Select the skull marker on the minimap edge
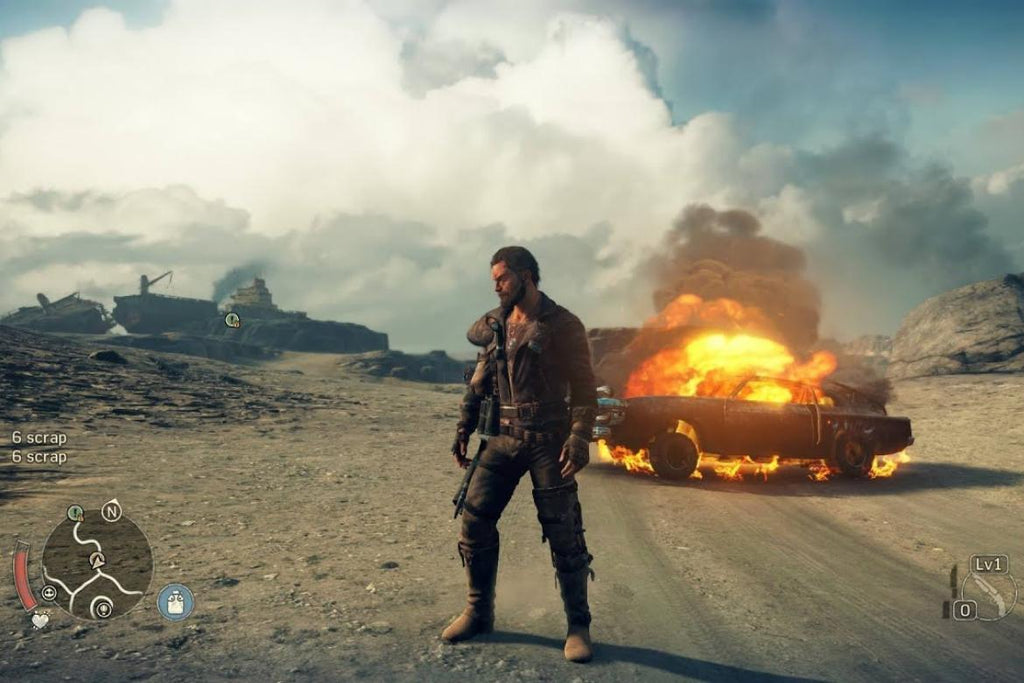 point(48,592)
